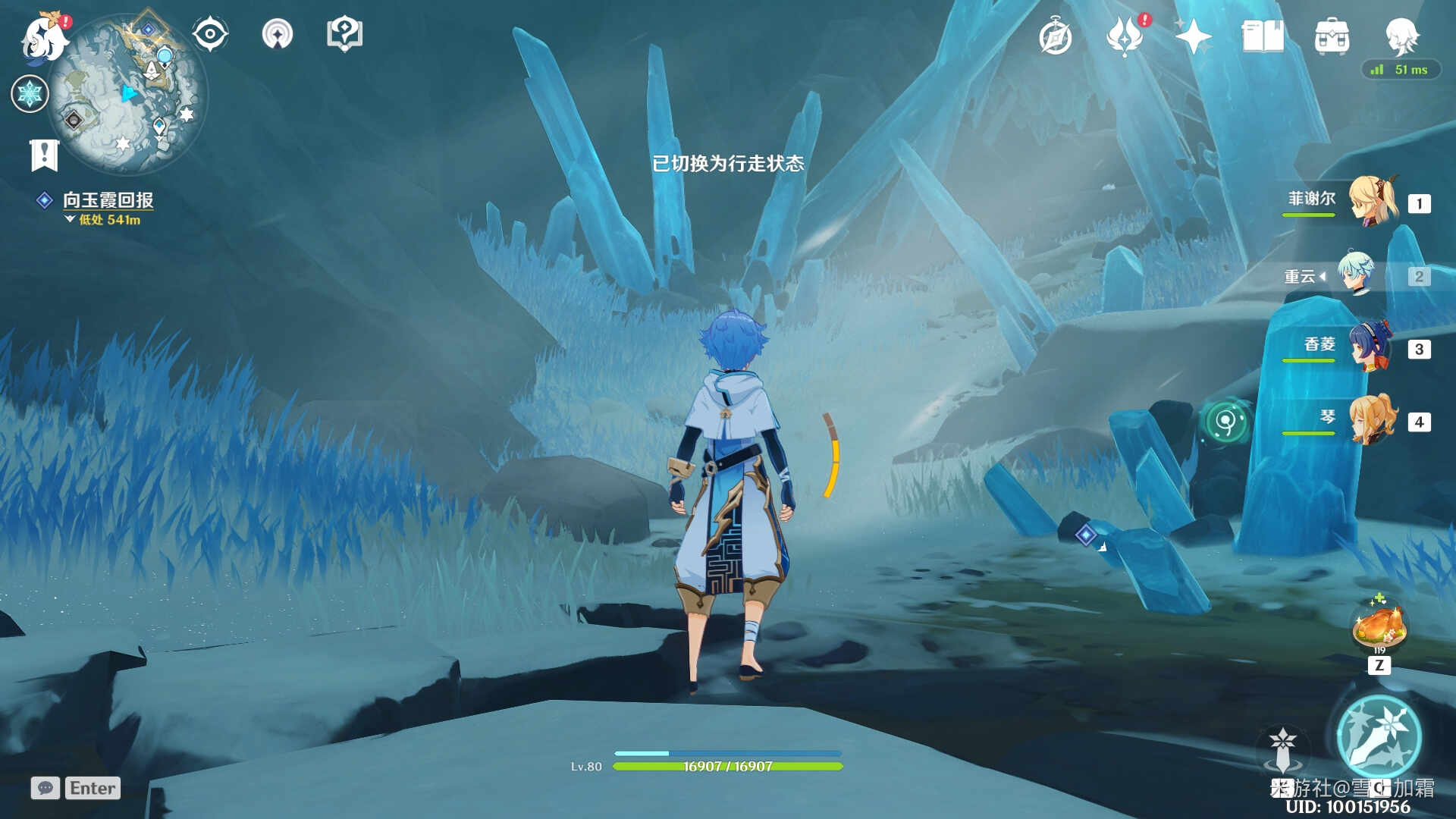1456x819 pixels.
Task: Activate Chongyun's elemental burst
Action: pyautogui.click(x=1379, y=737)
